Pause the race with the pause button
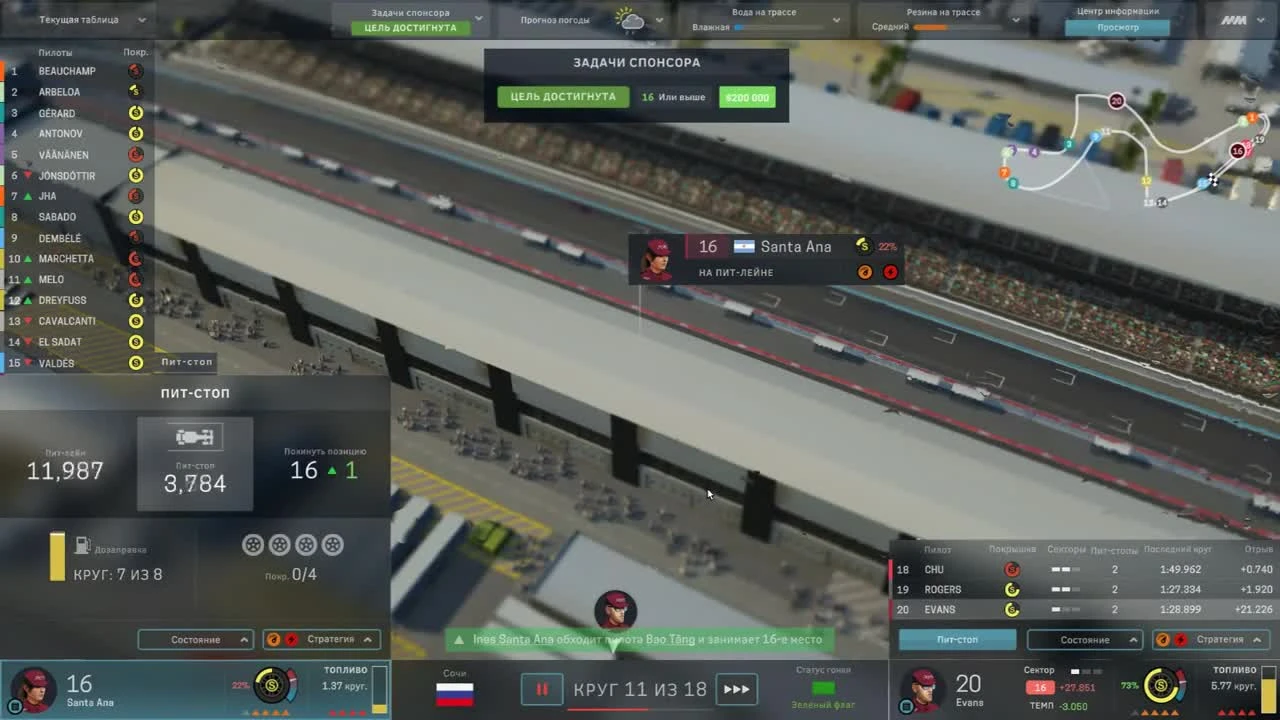The height and width of the screenshot is (720, 1280). (541, 688)
